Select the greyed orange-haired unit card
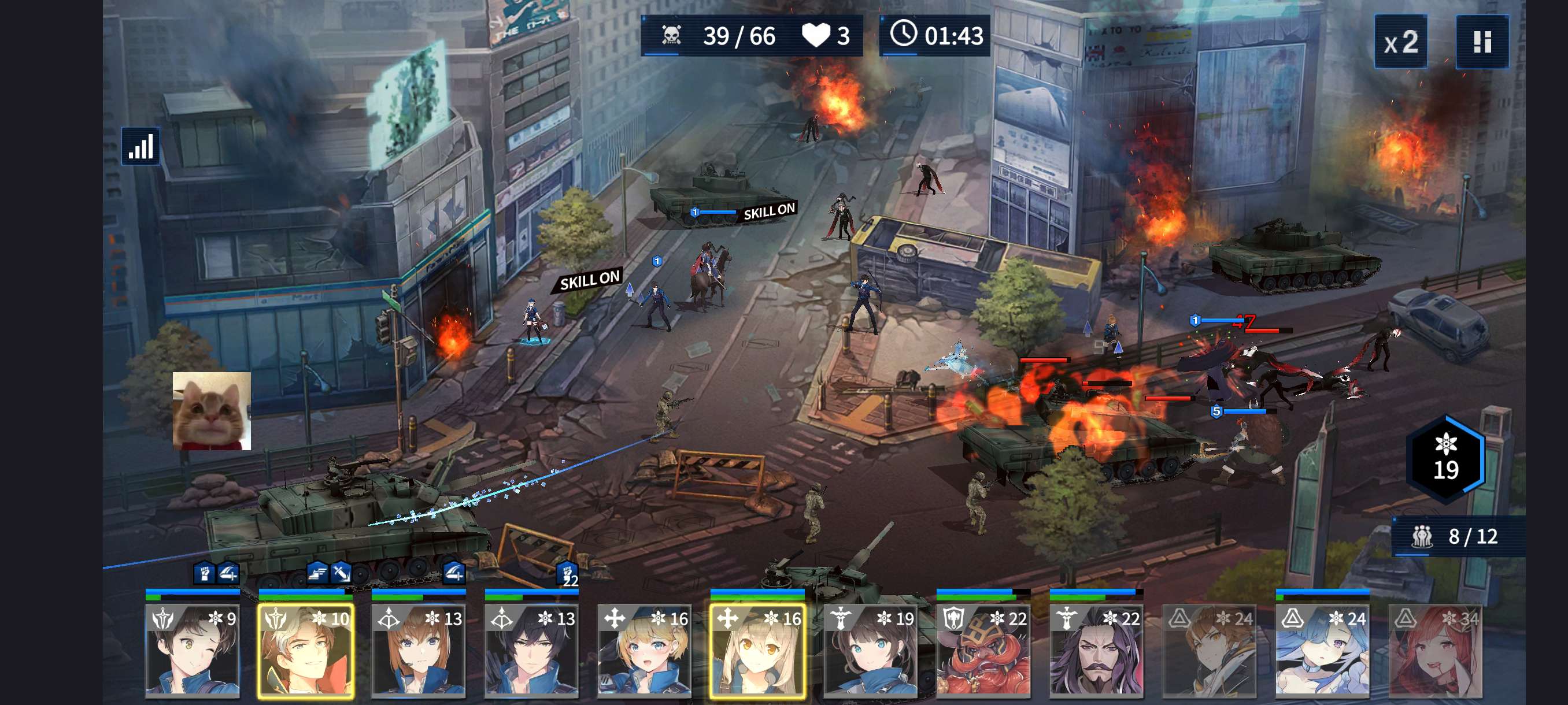1568x705 pixels. (x=1209, y=650)
